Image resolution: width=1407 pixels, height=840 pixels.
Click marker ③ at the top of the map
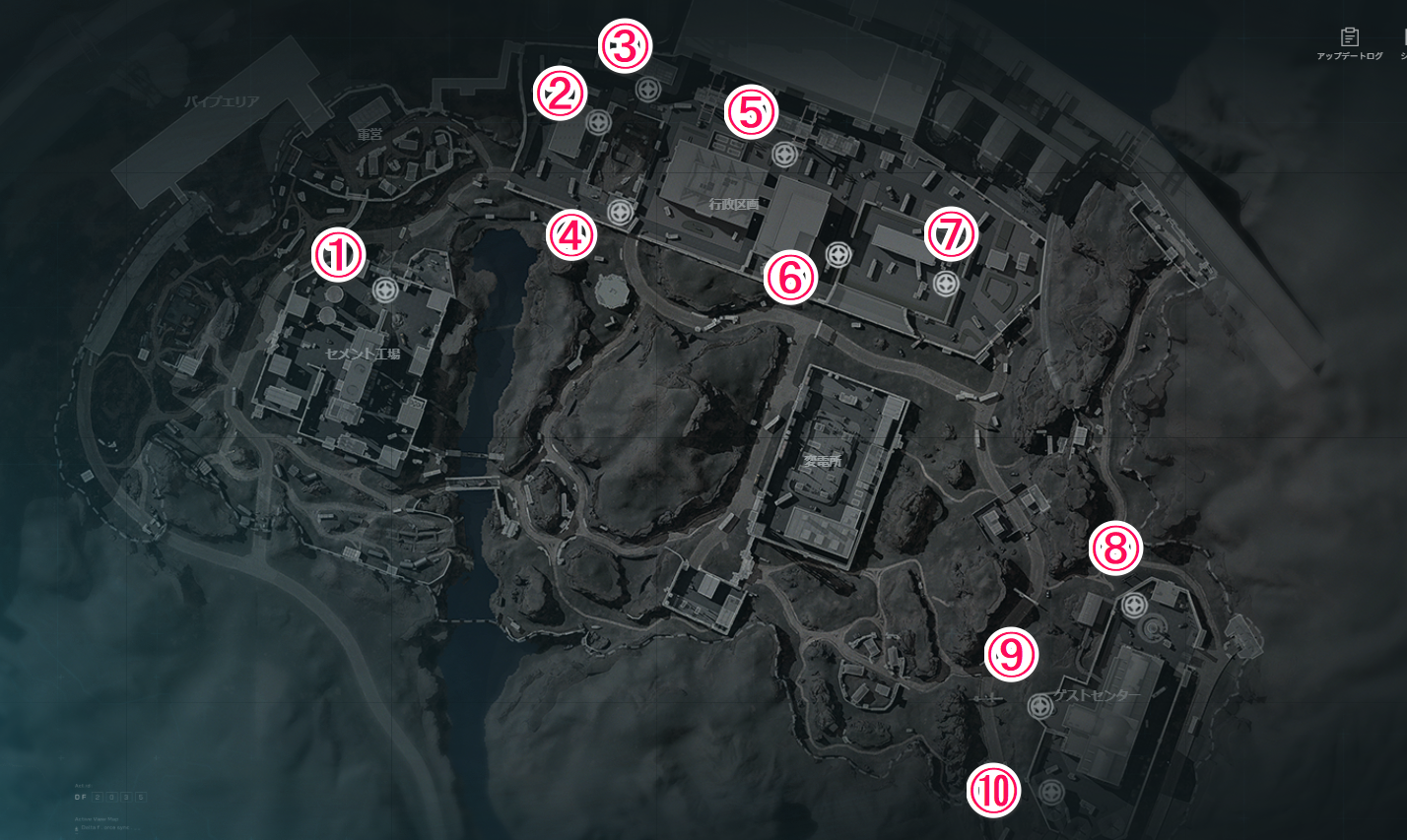coord(623,45)
